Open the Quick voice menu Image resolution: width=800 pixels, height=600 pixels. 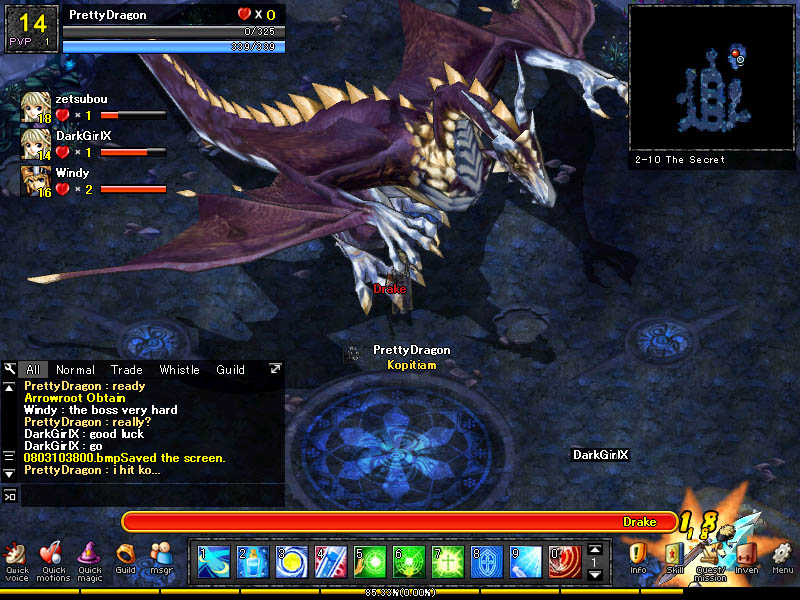pyautogui.click(x=16, y=559)
